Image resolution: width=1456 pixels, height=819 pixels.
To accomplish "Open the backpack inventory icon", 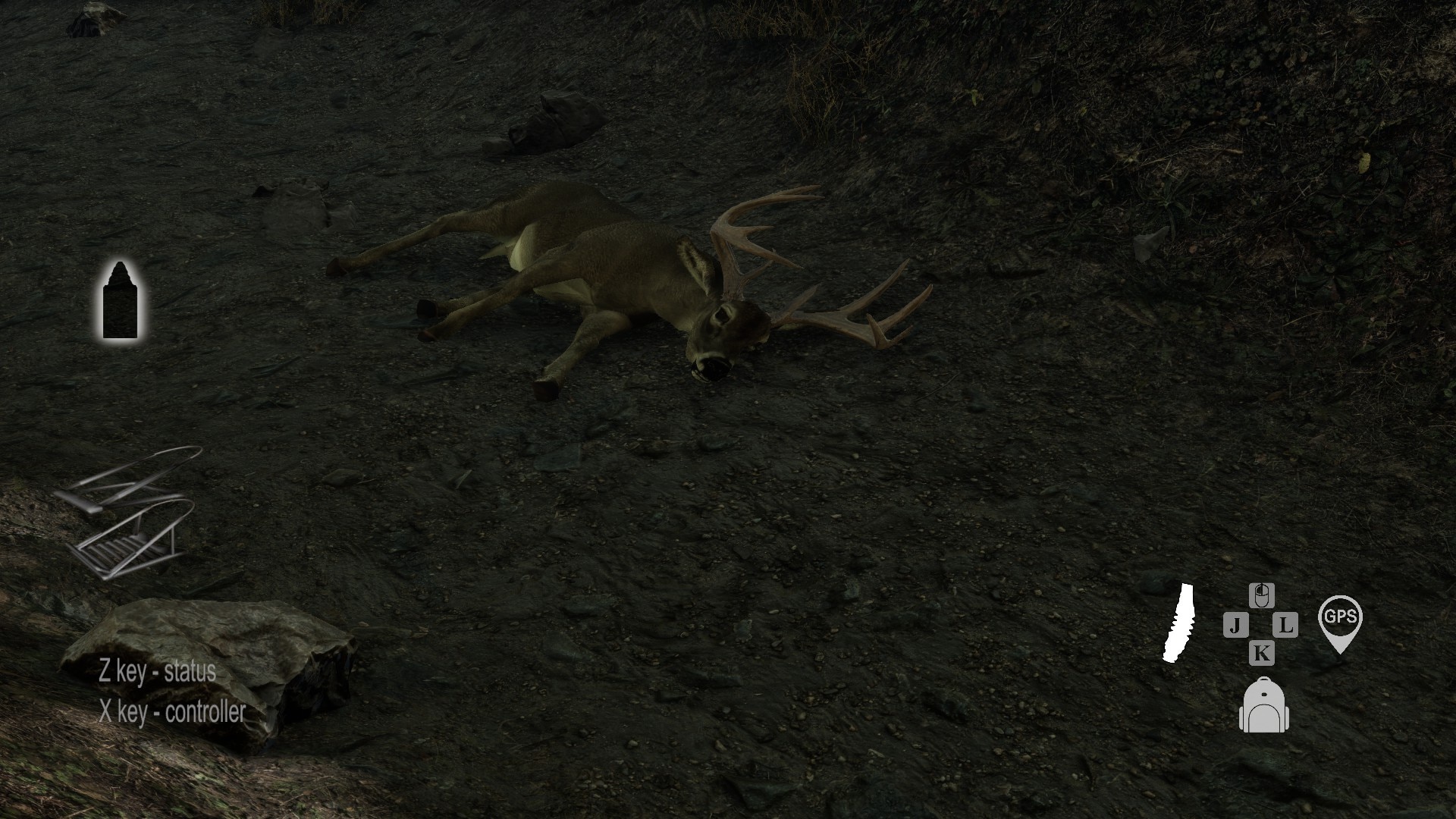I will pyautogui.click(x=1263, y=706).
